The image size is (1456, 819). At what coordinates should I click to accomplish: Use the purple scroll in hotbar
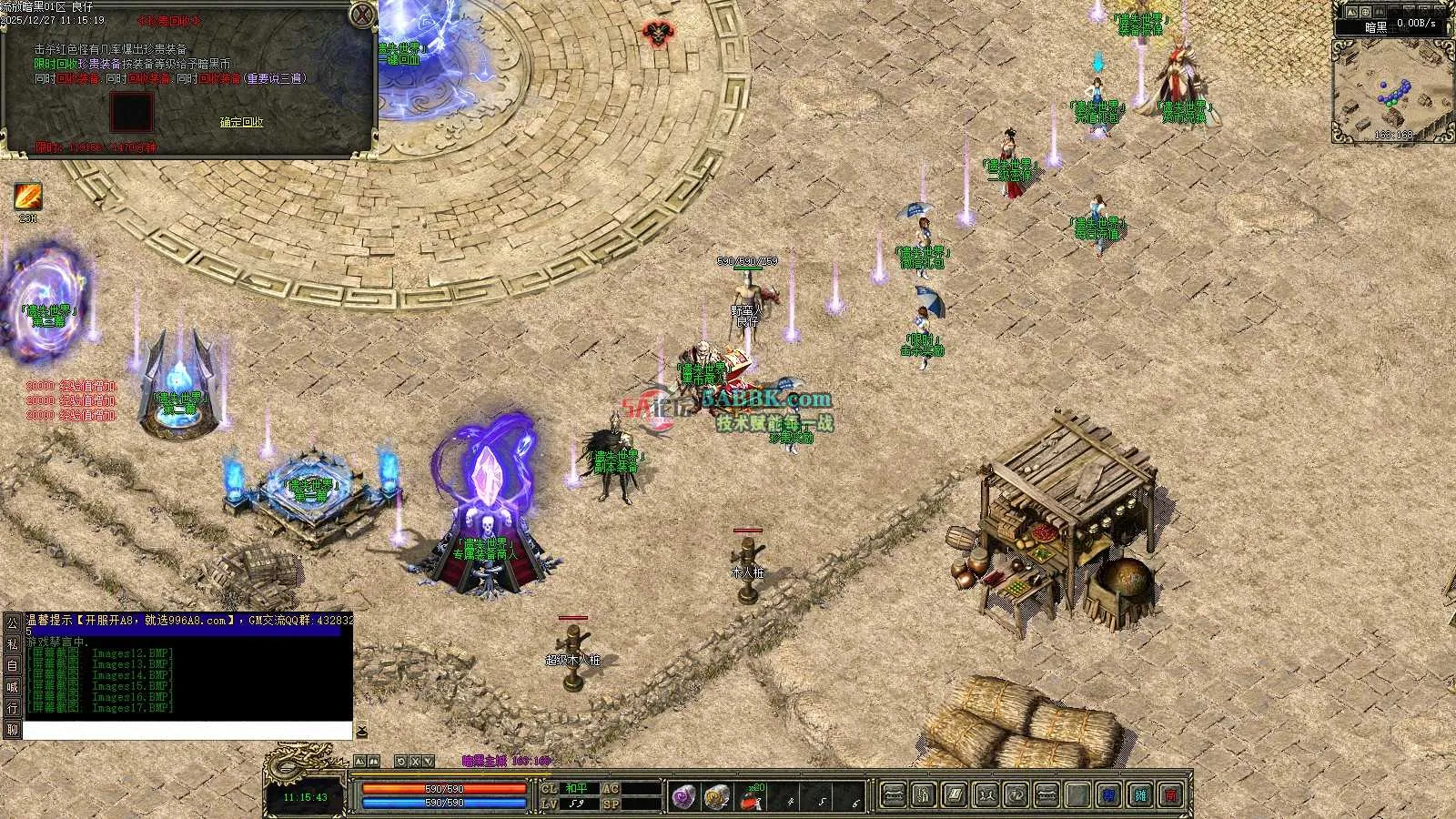tap(683, 797)
